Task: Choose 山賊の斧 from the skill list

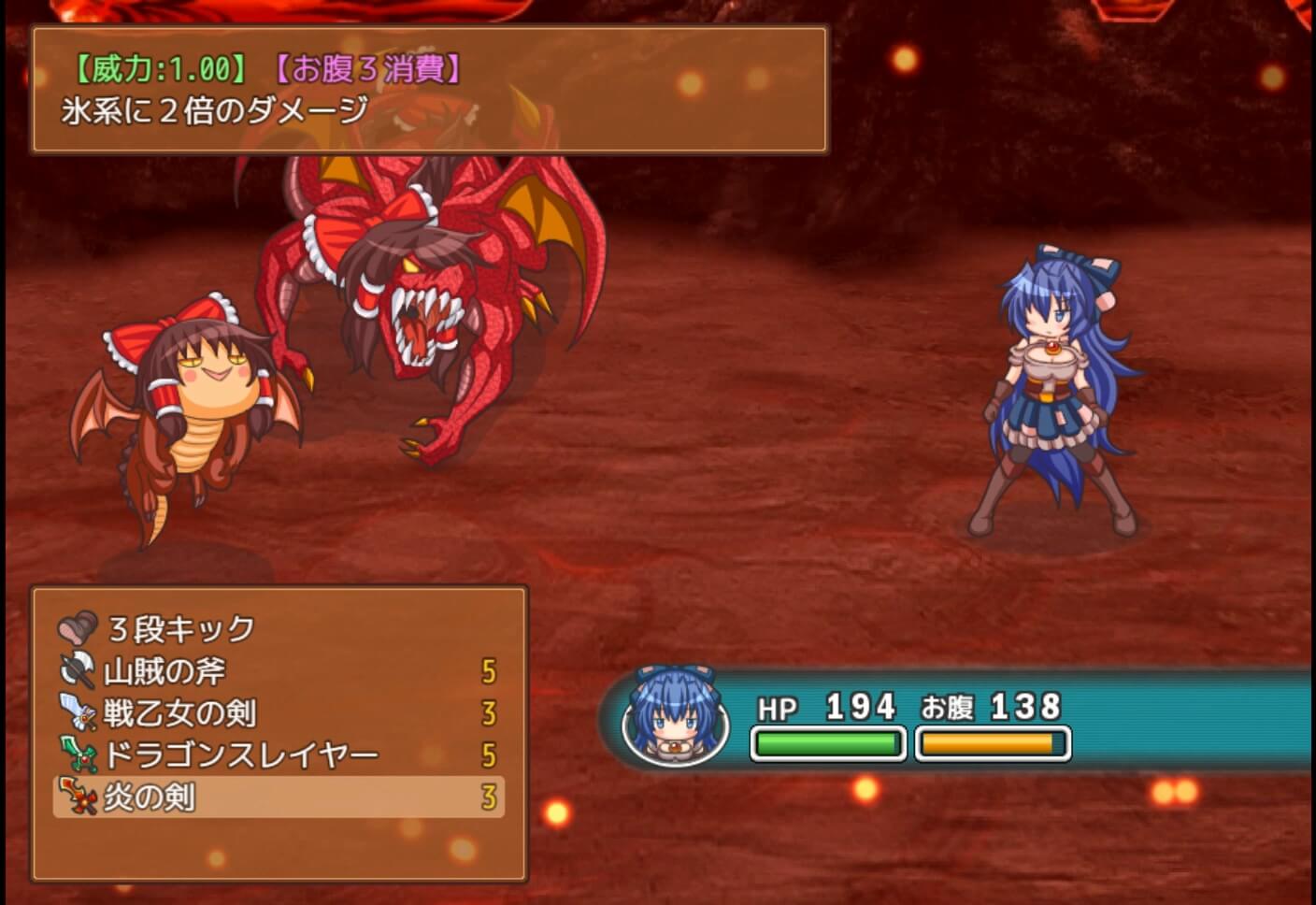Action: [164, 671]
